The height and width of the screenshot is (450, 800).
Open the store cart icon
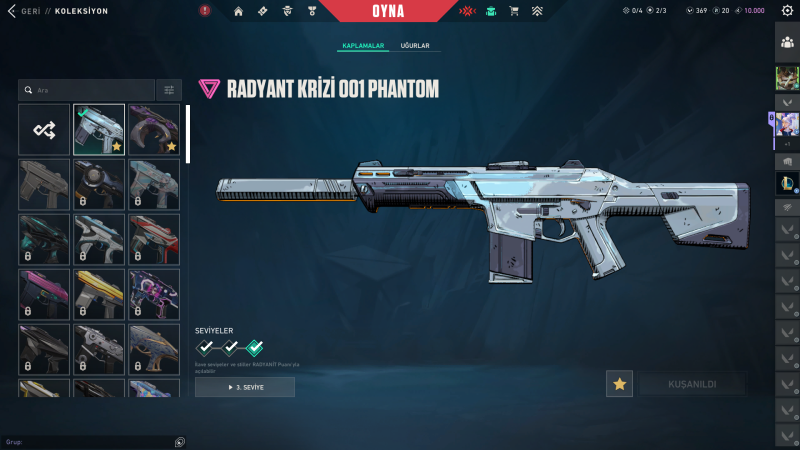(x=514, y=11)
